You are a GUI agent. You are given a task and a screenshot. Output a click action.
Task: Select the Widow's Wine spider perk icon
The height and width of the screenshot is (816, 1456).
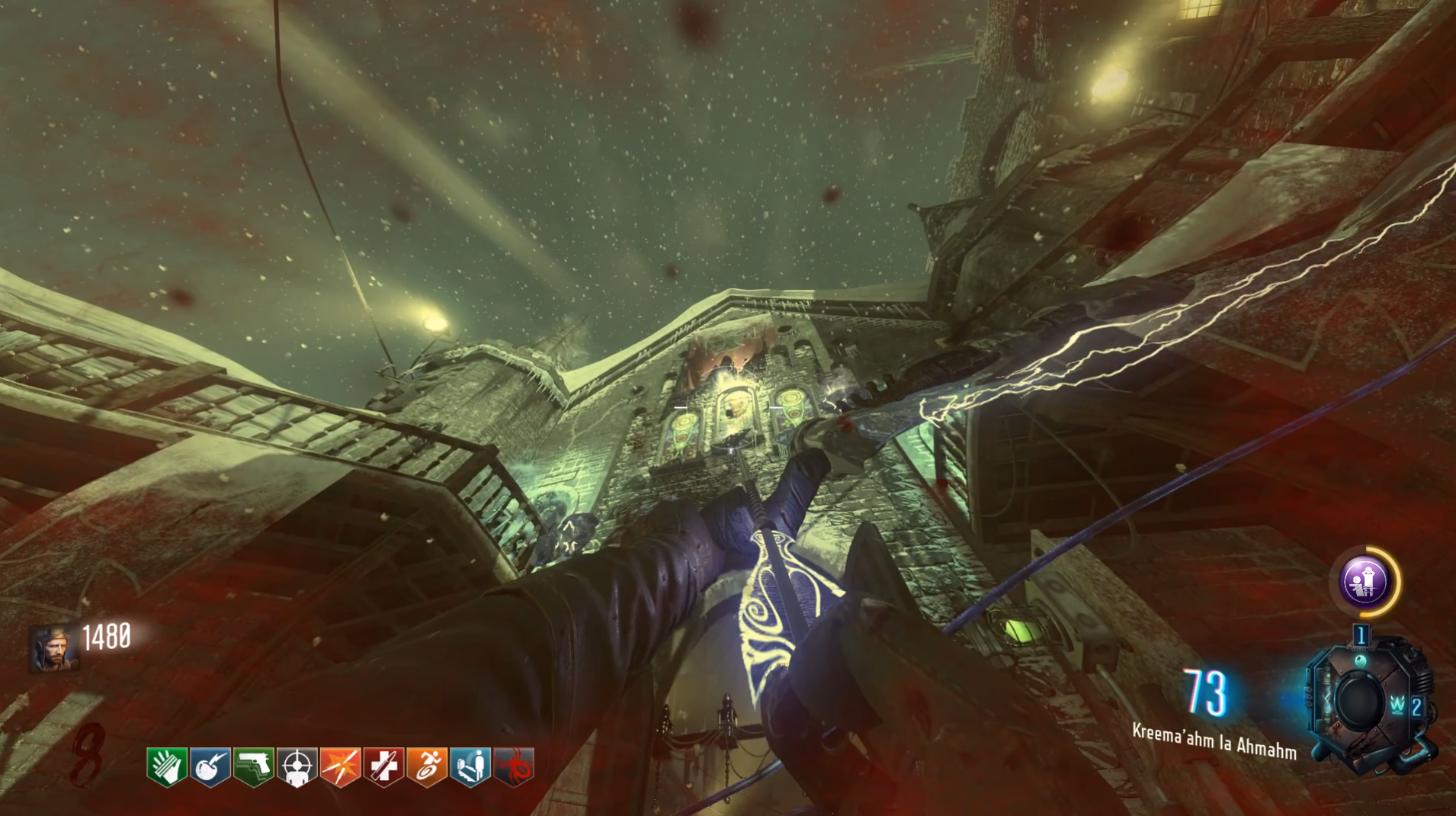514,766
